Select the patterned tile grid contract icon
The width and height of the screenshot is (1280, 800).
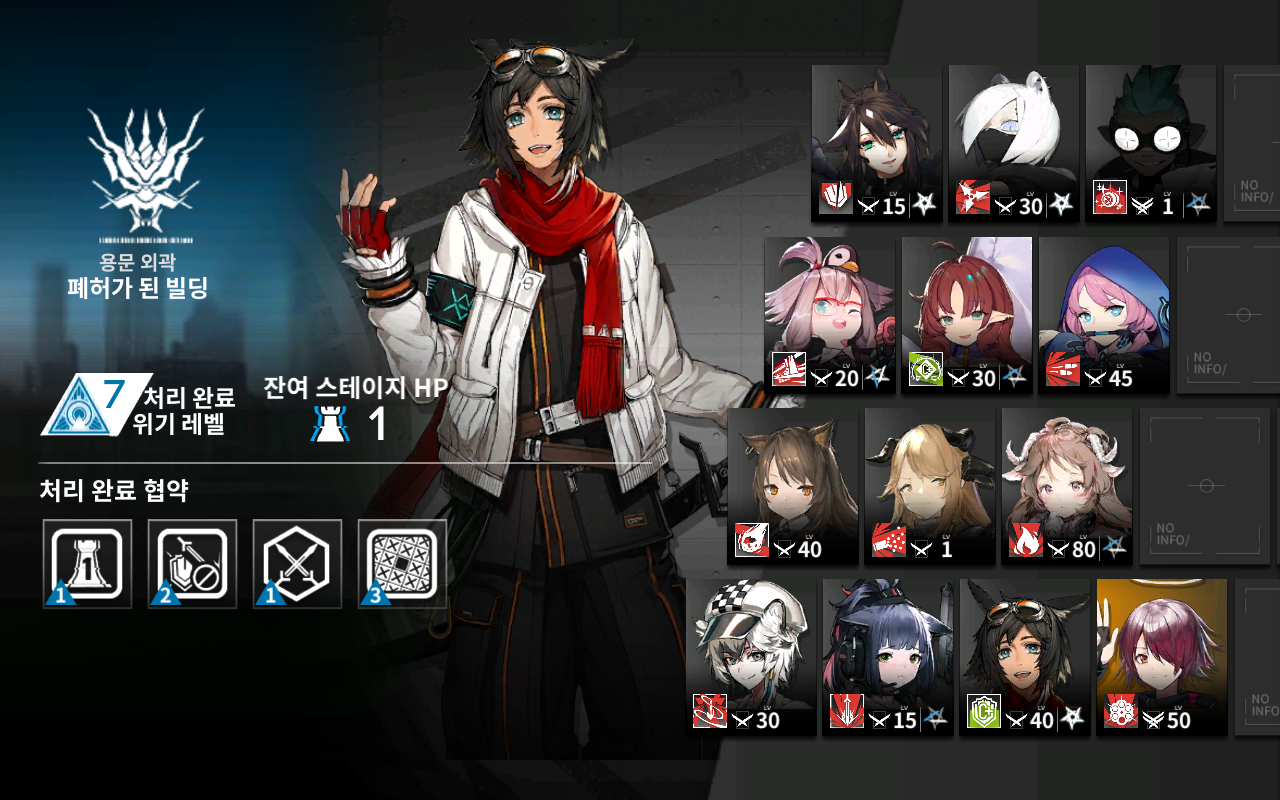pyautogui.click(x=402, y=563)
